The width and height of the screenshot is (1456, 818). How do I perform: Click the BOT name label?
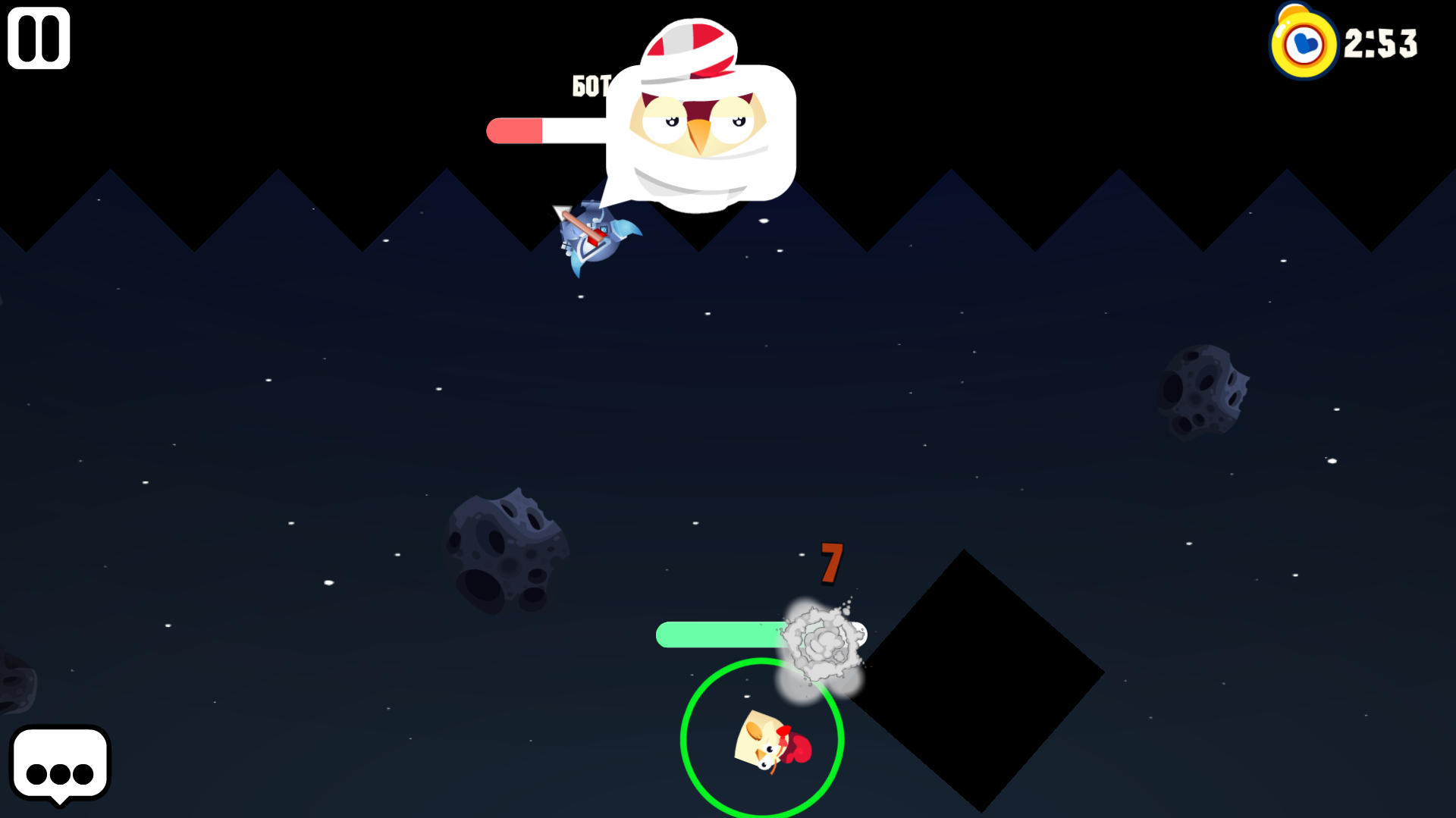[x=590, y=86]
